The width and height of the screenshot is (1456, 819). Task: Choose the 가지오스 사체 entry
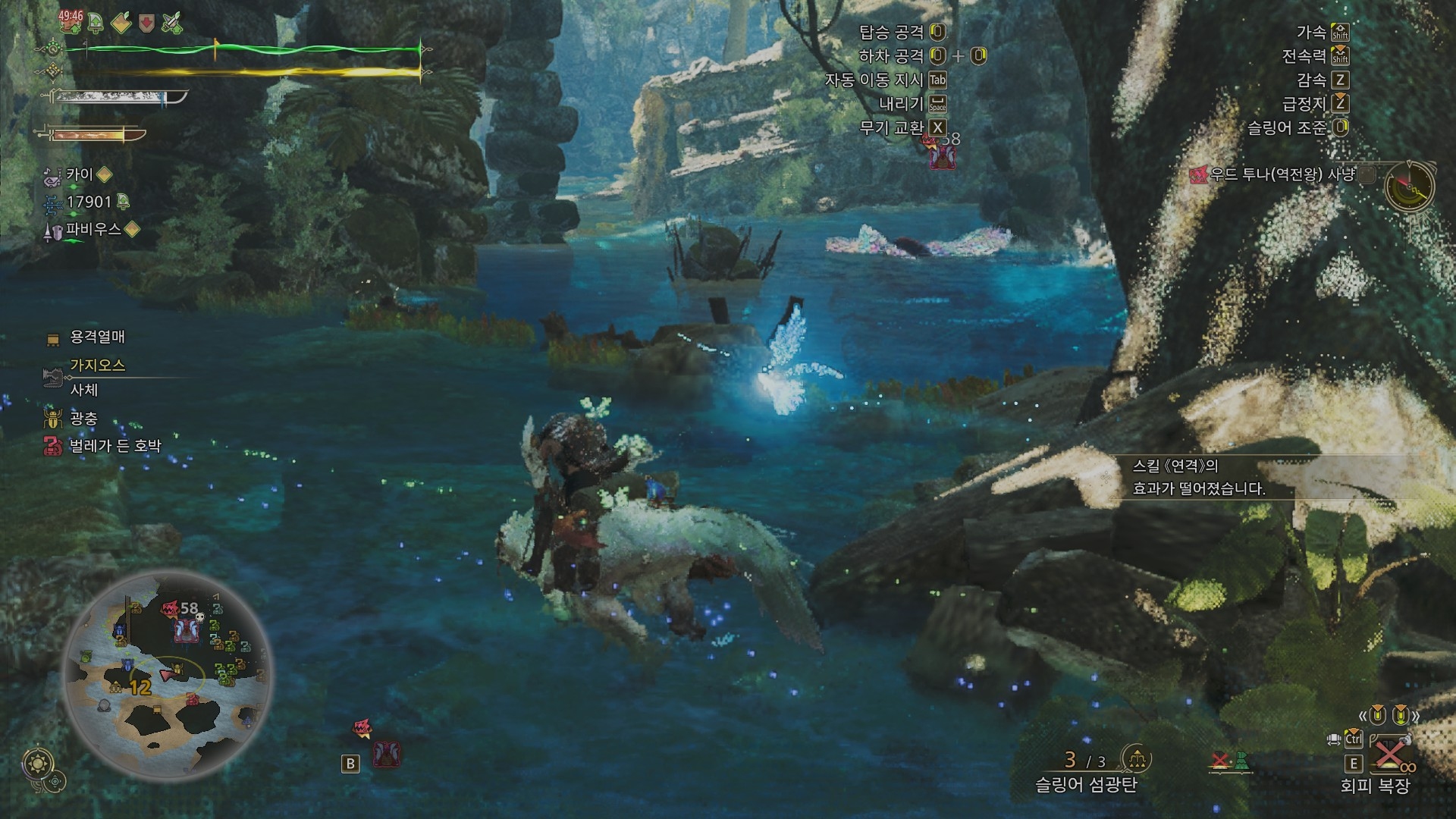97,377
